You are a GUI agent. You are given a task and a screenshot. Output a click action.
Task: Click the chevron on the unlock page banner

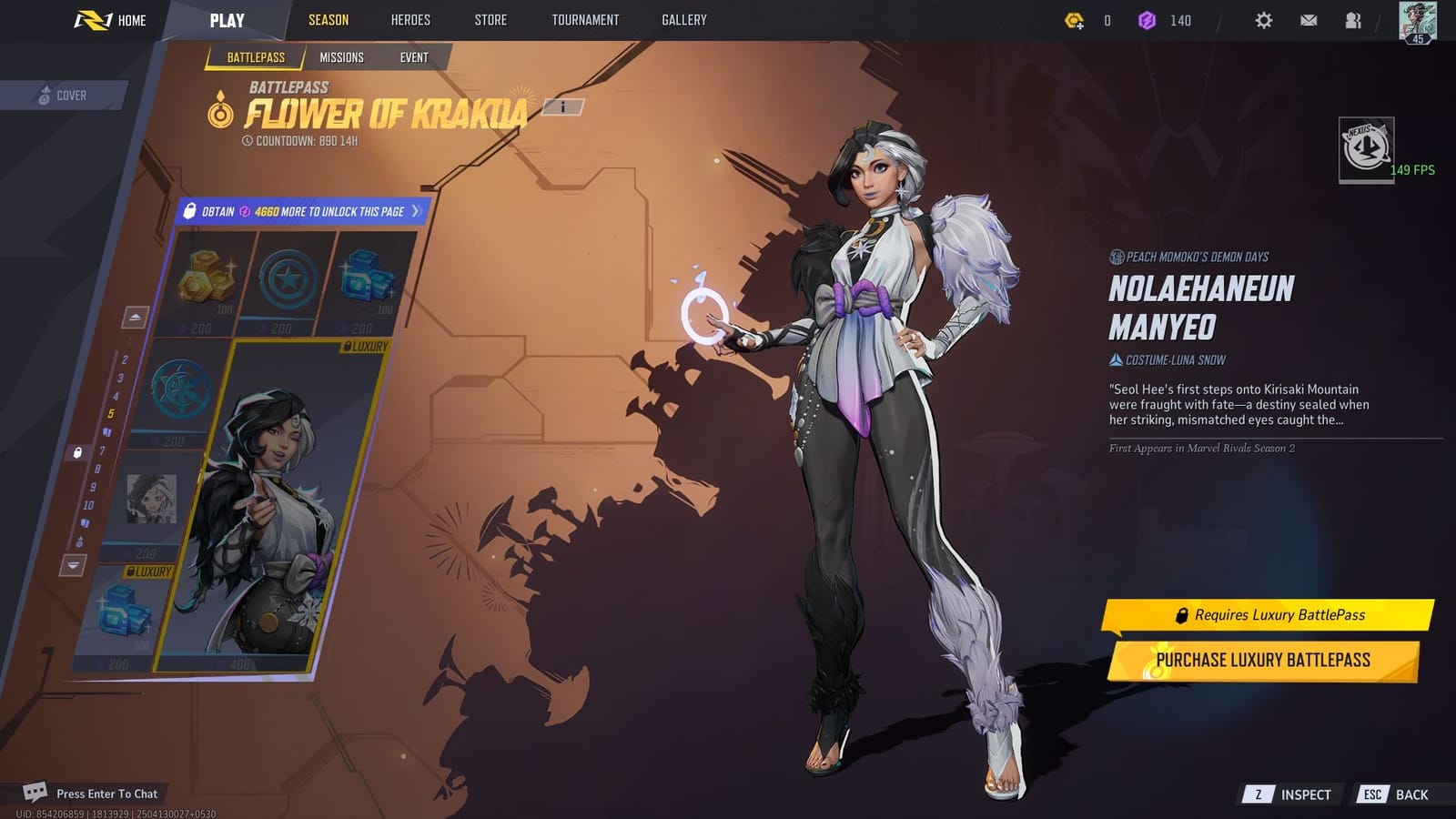pyautogui.click(x=417, y=210)
